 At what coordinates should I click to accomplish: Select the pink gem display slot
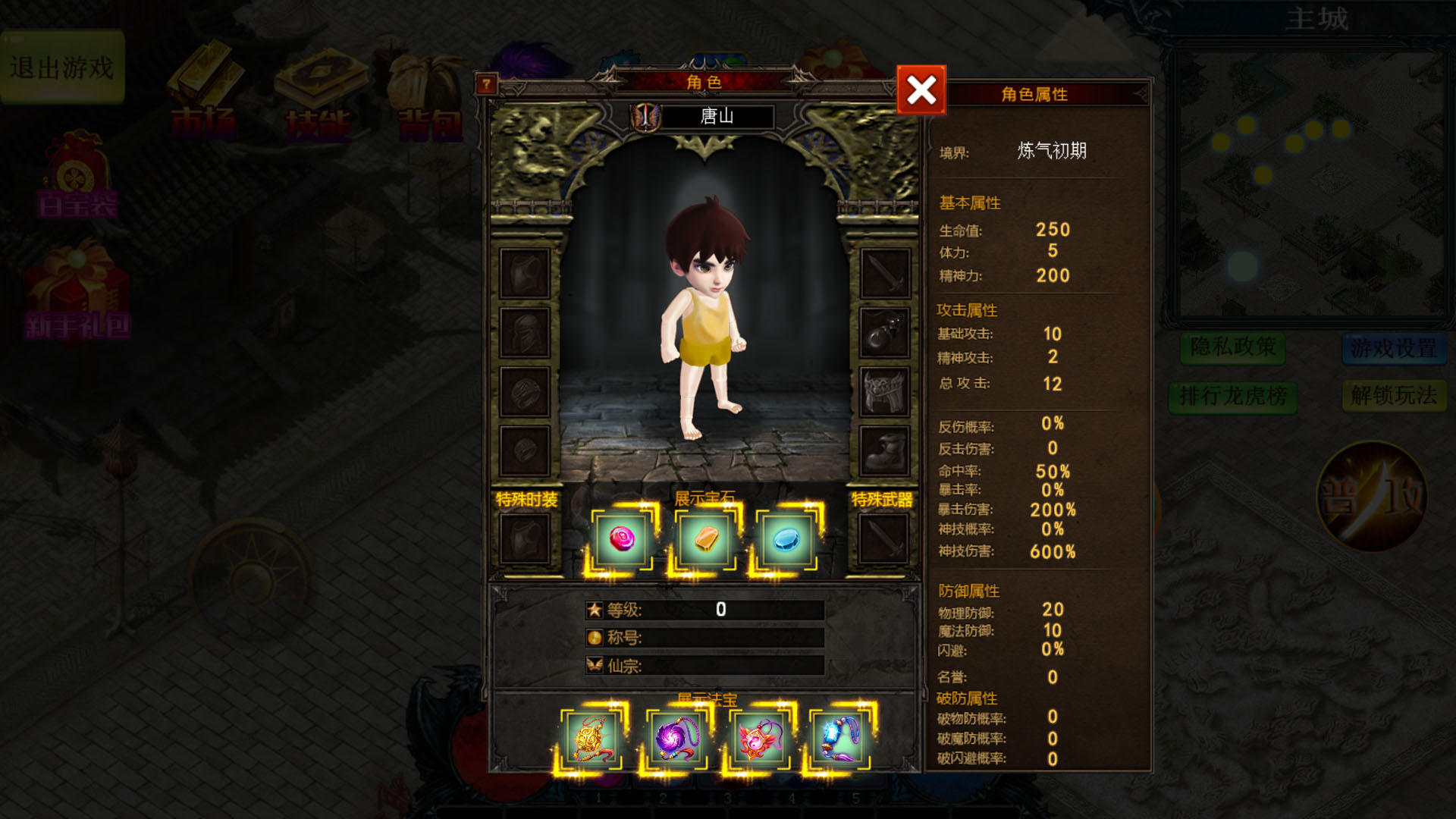point(622,539)
